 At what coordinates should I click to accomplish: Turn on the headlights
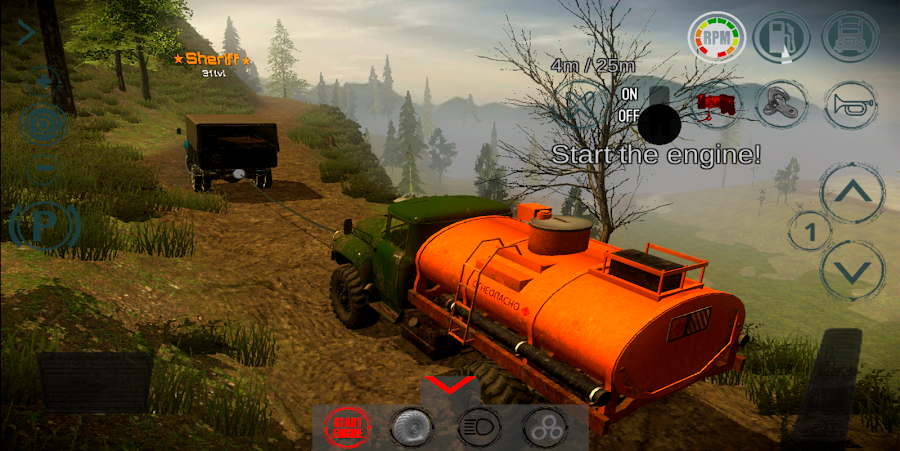479,427
